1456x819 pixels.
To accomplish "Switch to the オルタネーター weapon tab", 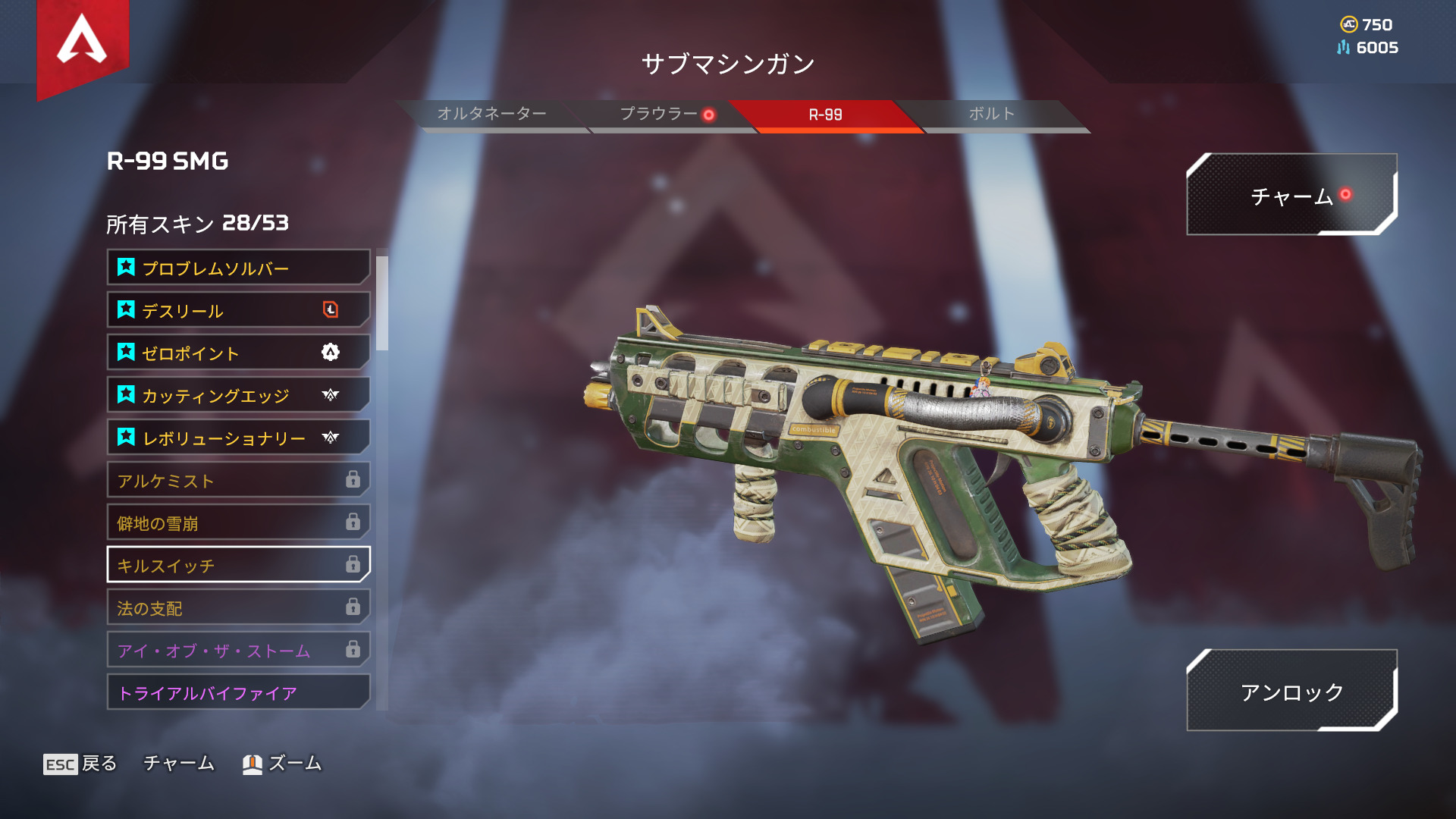I will (x=491, y=115).
